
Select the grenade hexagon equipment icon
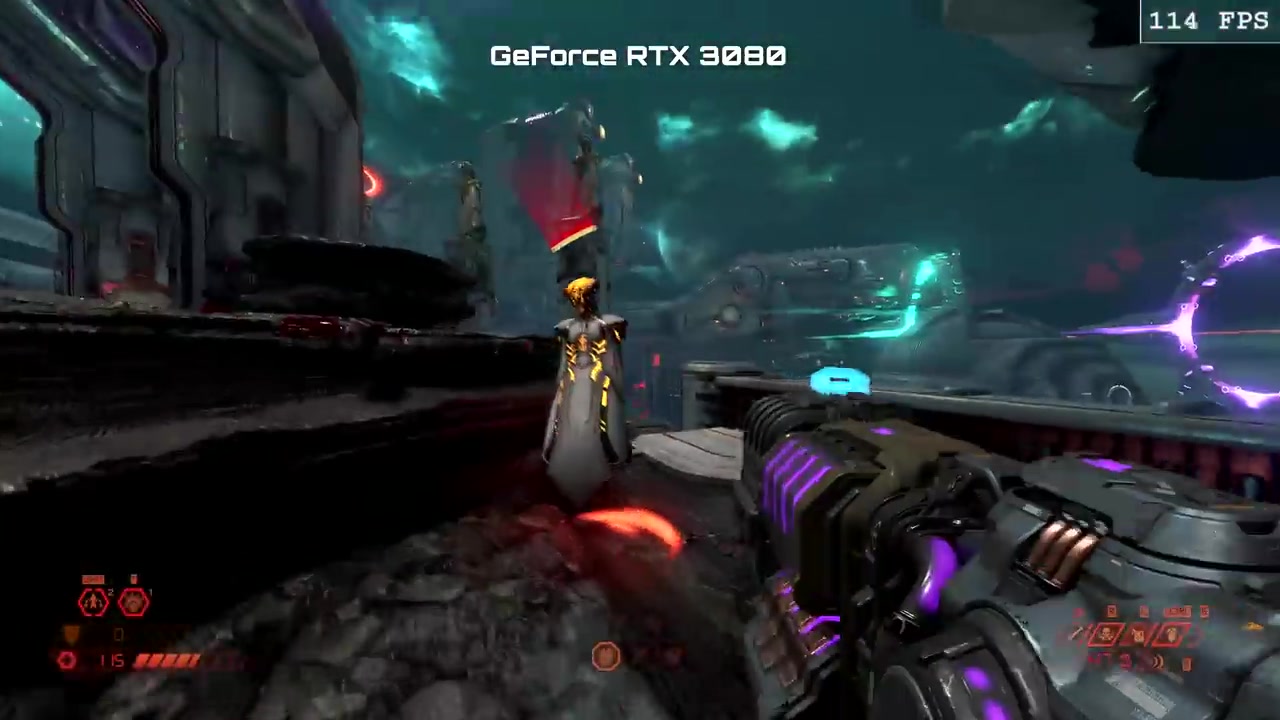pos(134,601)
